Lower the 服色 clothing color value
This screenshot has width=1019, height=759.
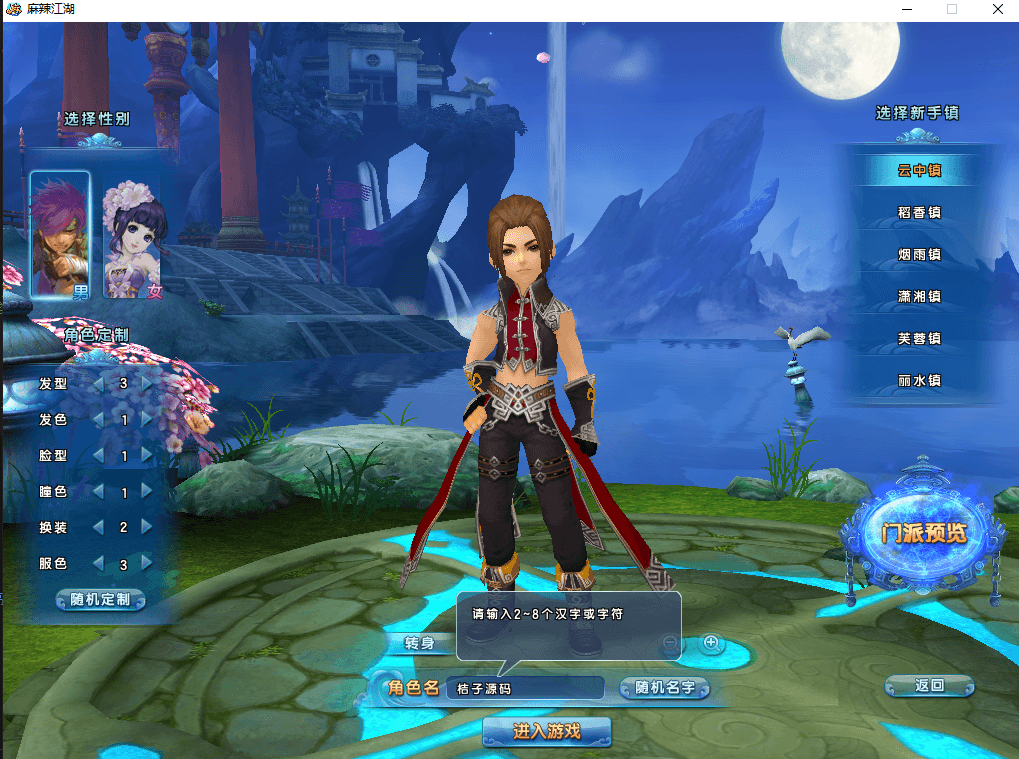pos(98,564)
